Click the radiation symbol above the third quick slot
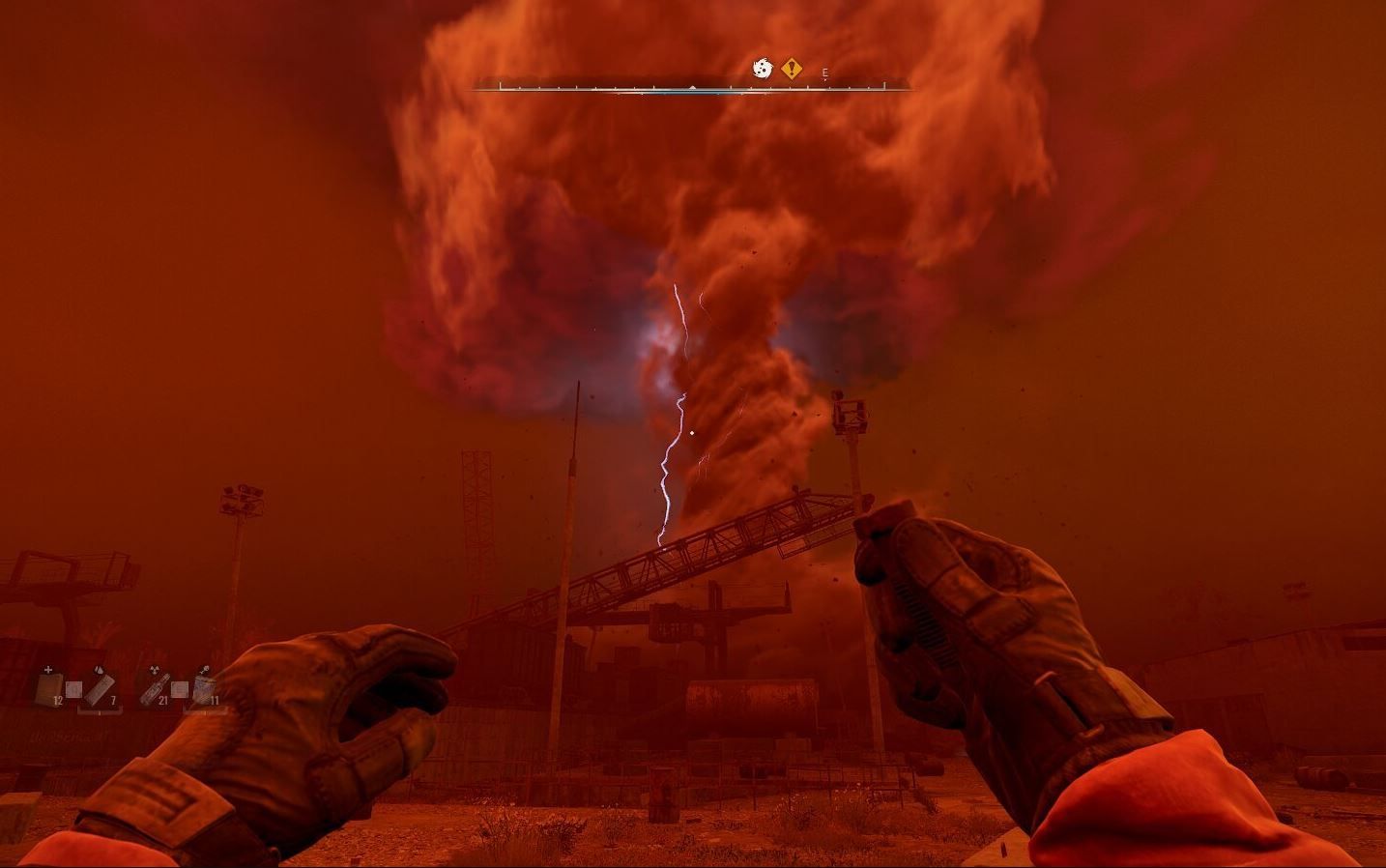This screenshot has width=1386, height=868. pos(154,669)
